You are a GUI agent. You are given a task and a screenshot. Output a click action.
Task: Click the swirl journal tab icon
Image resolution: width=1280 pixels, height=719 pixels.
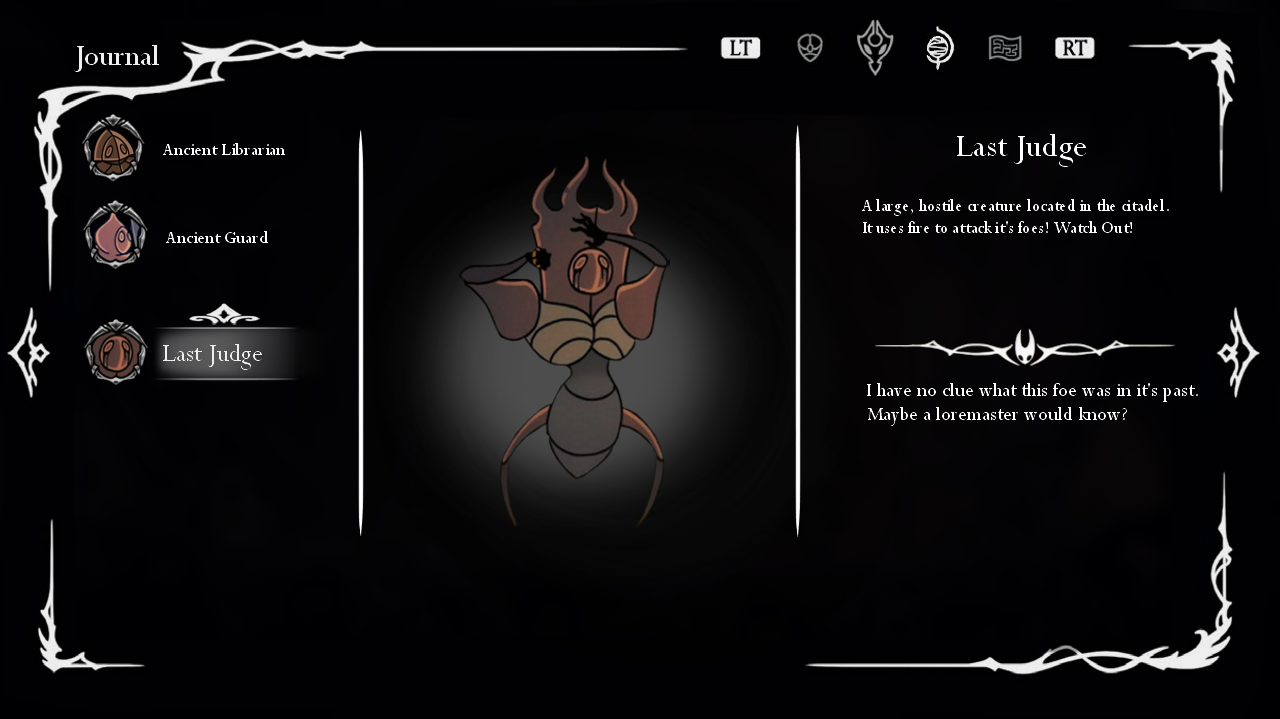pos(940,48)
